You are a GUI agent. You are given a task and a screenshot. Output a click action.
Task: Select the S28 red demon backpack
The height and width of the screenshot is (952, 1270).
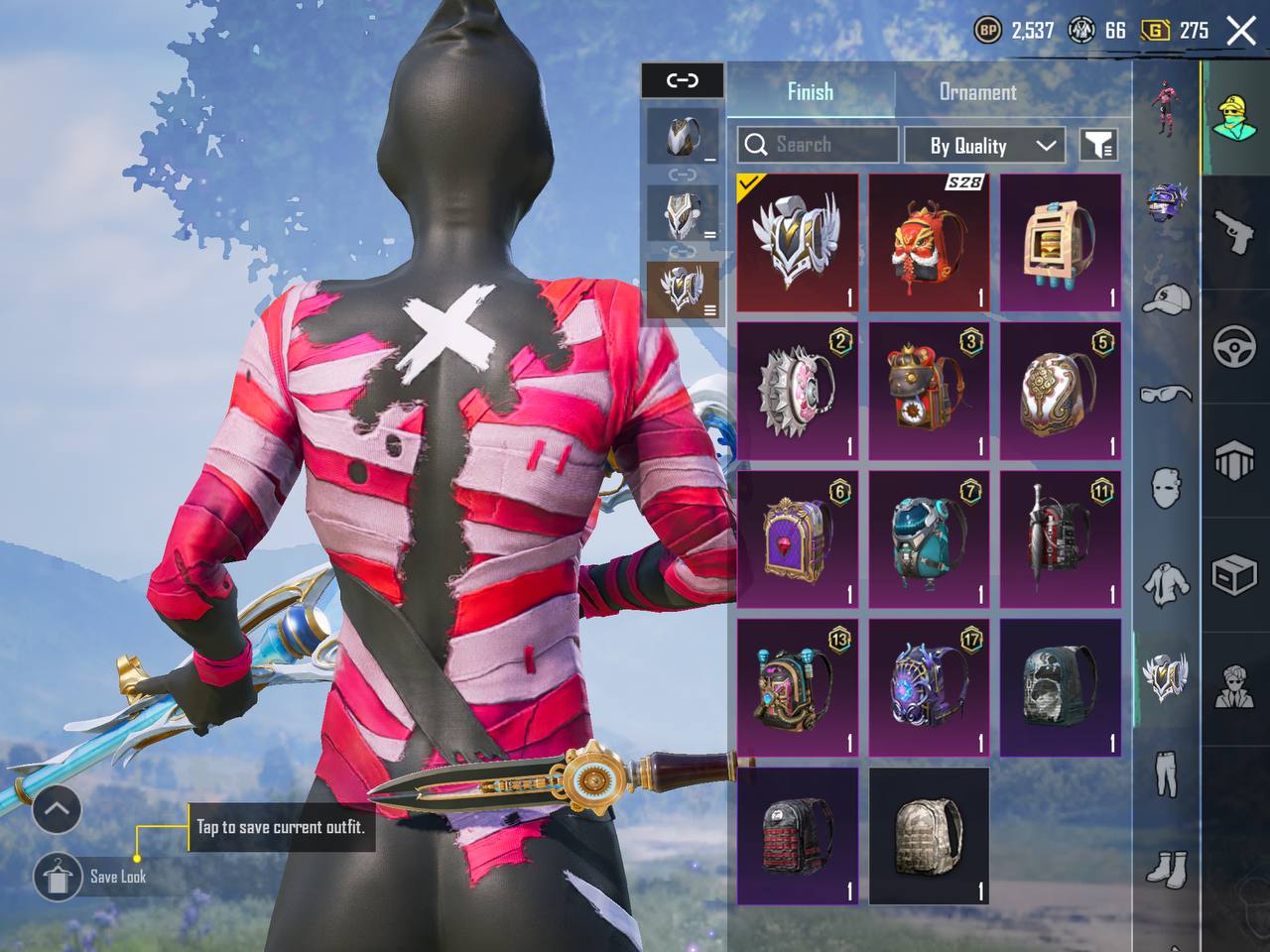[929, 243]
